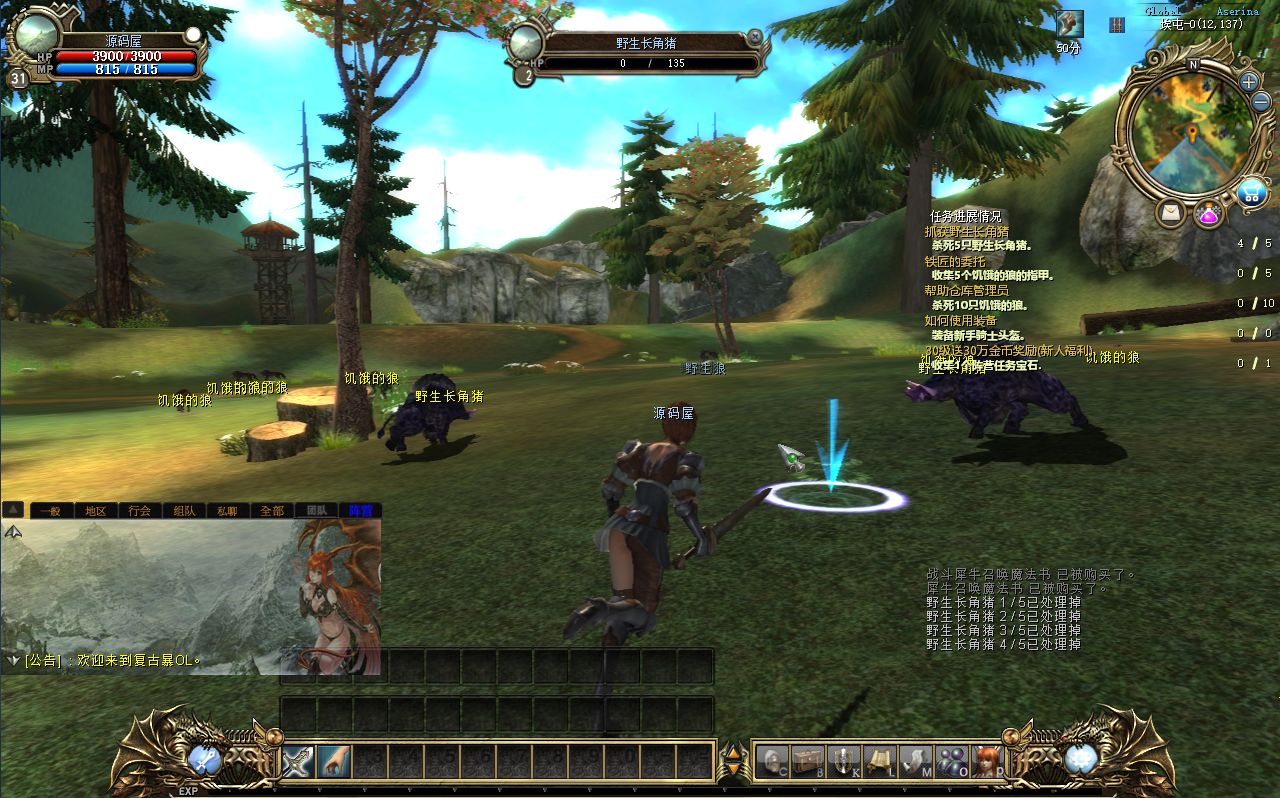
Task: Select the 行会 chat tab
Action: [x=140, y=510]
